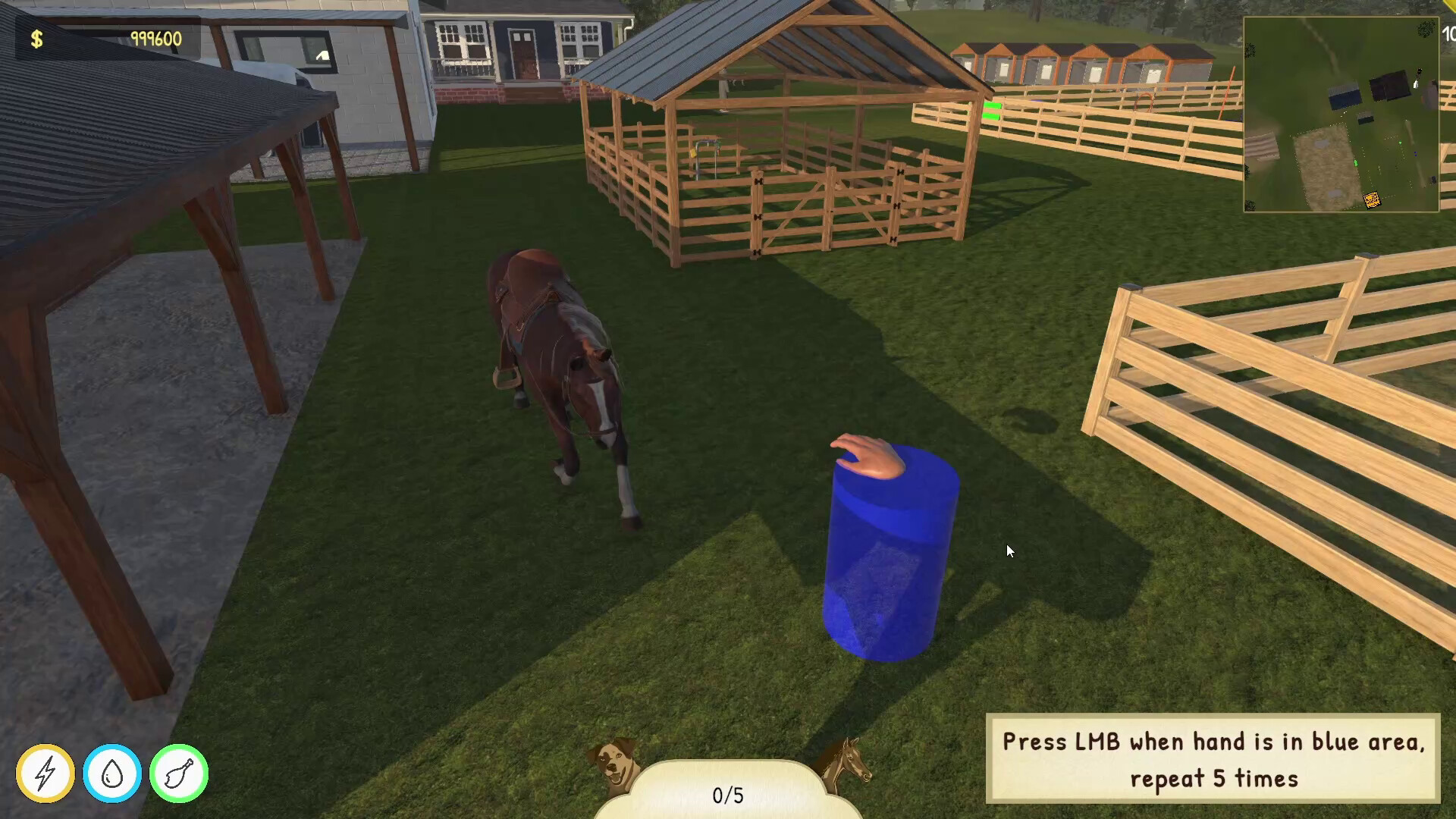
Task: Select the green drumstick food icon
Action: [178, 773]
